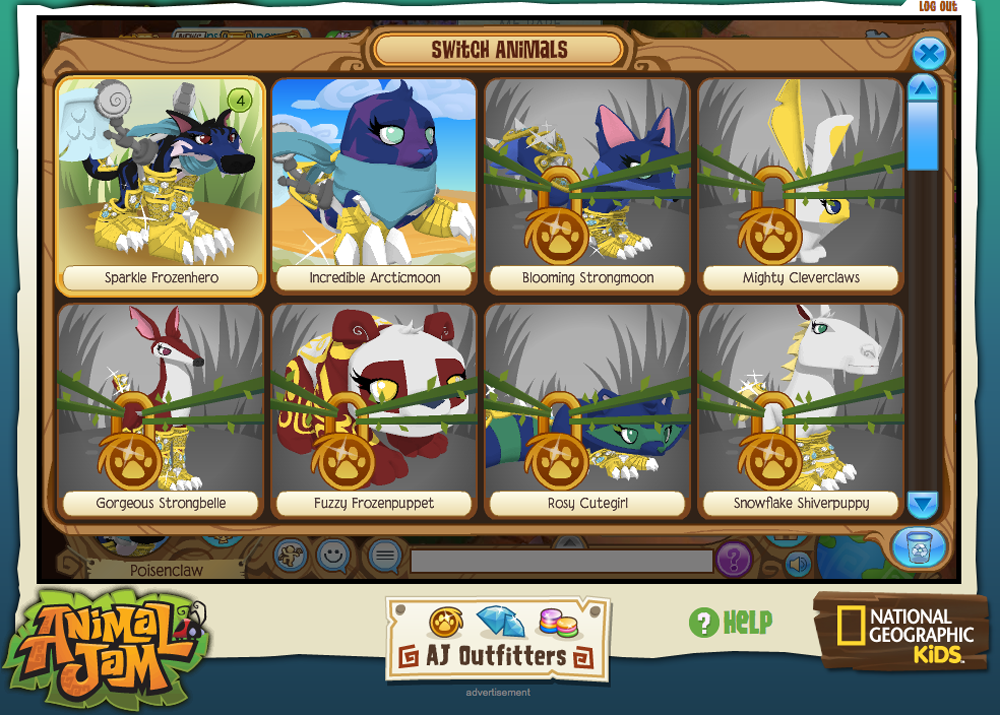Open the Help page
The height and width of the screenshot is (715, 1000).
[731, 622]
